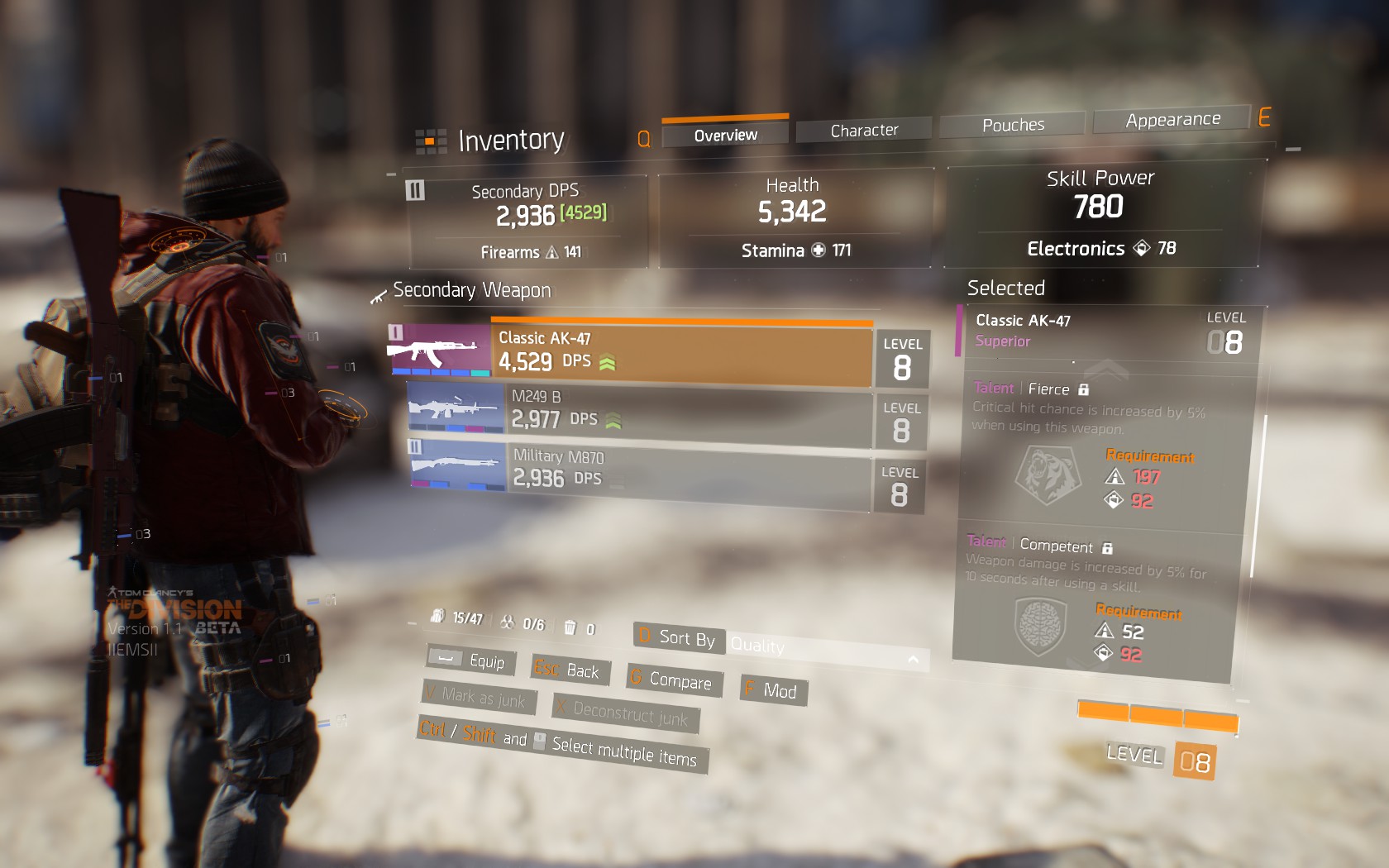Compare the selected weapon
Screen dimensions: 1389x868
(673, 680)
